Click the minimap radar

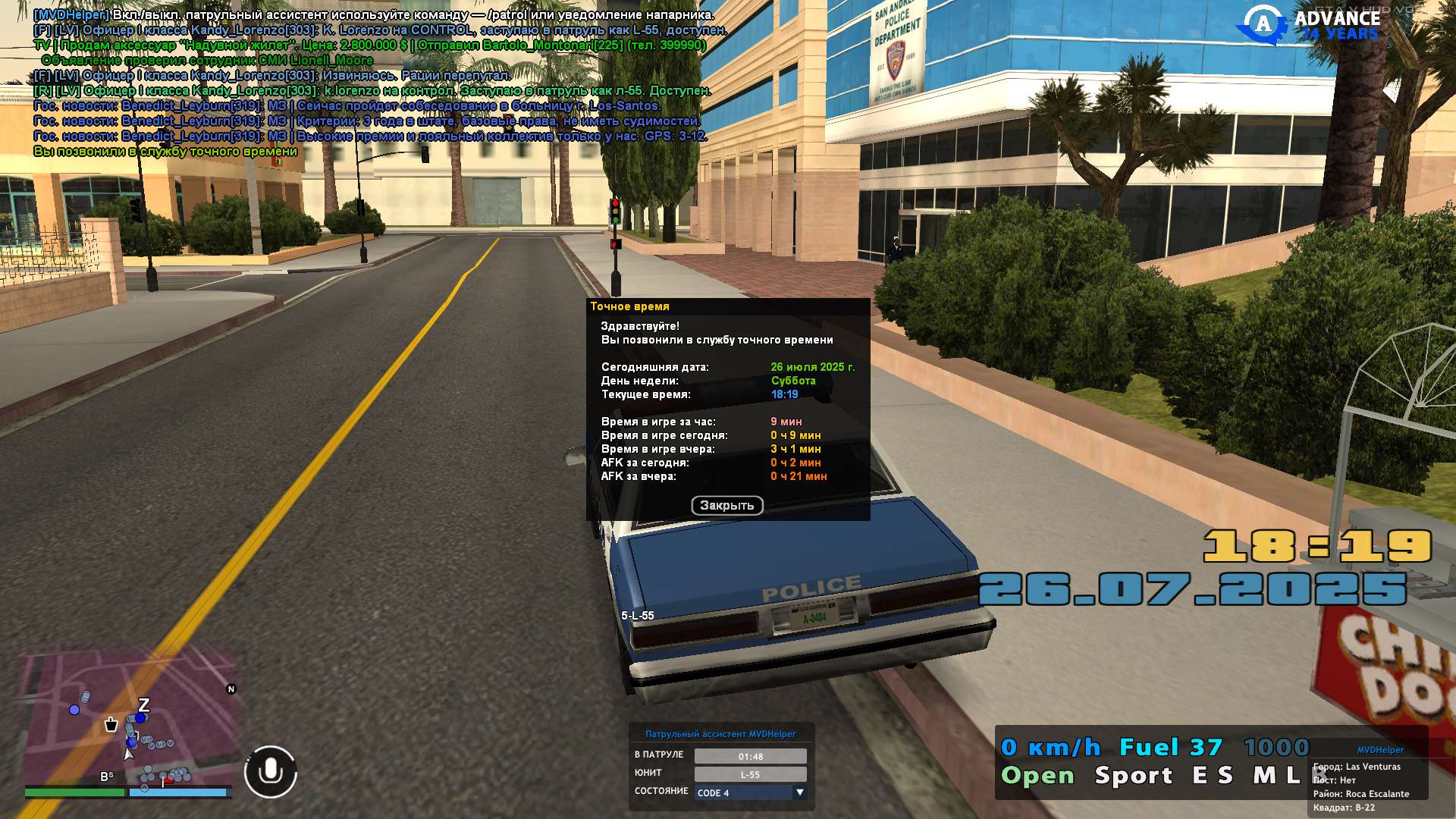tap(129, 719)
